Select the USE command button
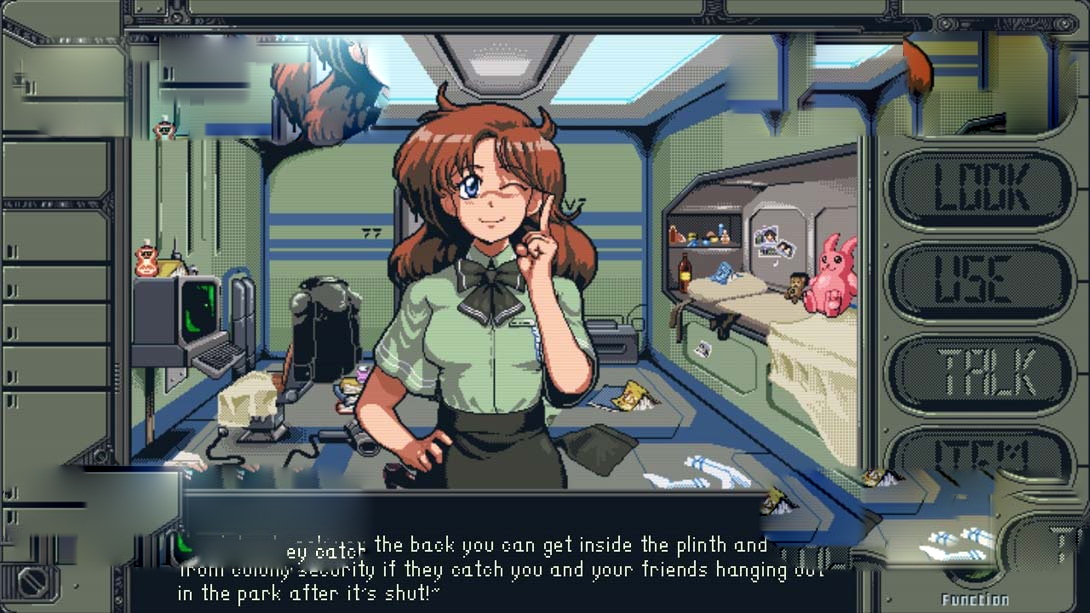The width and height of the screenshot is (1090, 613). pyautogui.click(x=980, y=282)
